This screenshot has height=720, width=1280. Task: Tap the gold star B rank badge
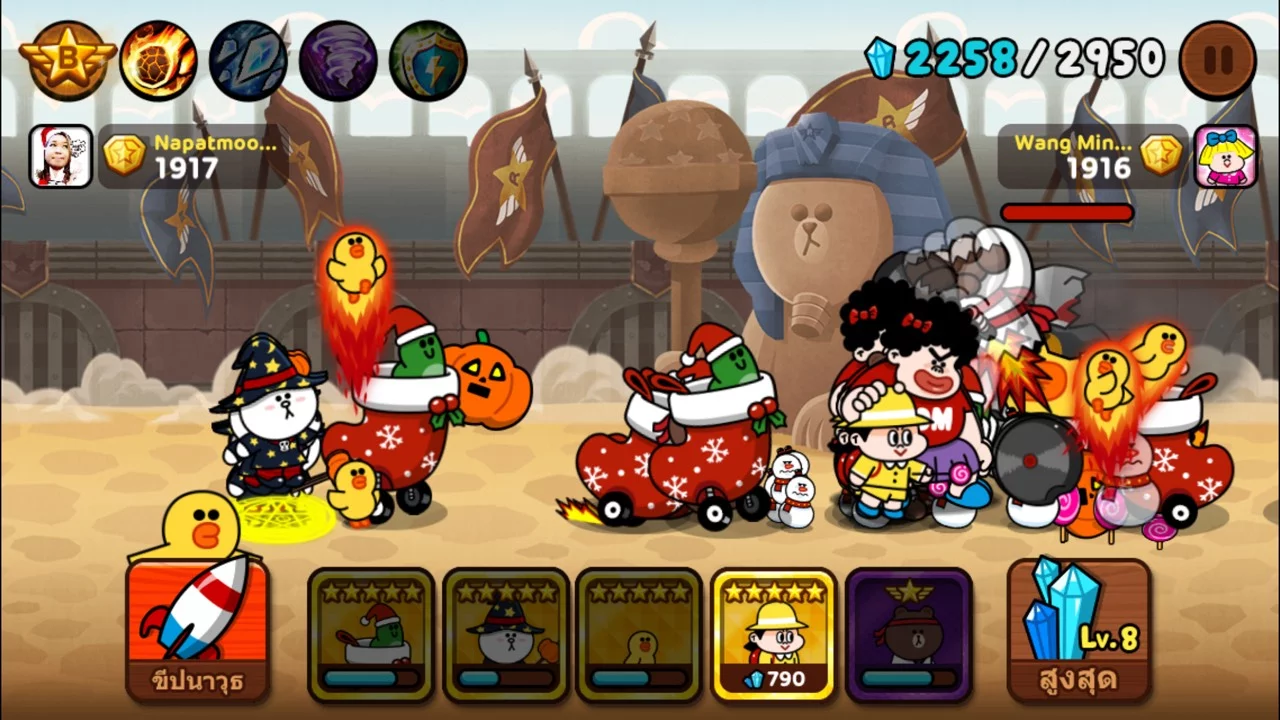coord(67,60)
